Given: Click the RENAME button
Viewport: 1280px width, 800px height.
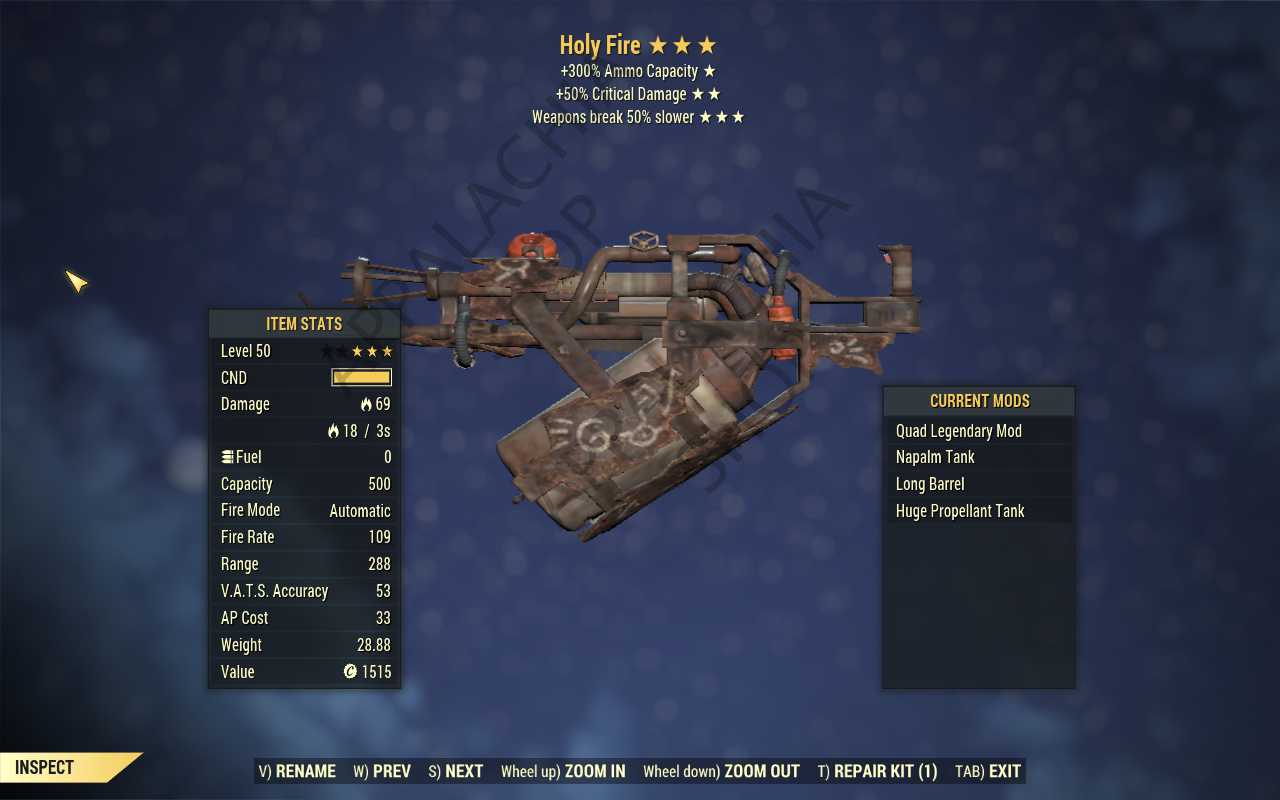Looking at the screenshot, I should pos(297,771).
